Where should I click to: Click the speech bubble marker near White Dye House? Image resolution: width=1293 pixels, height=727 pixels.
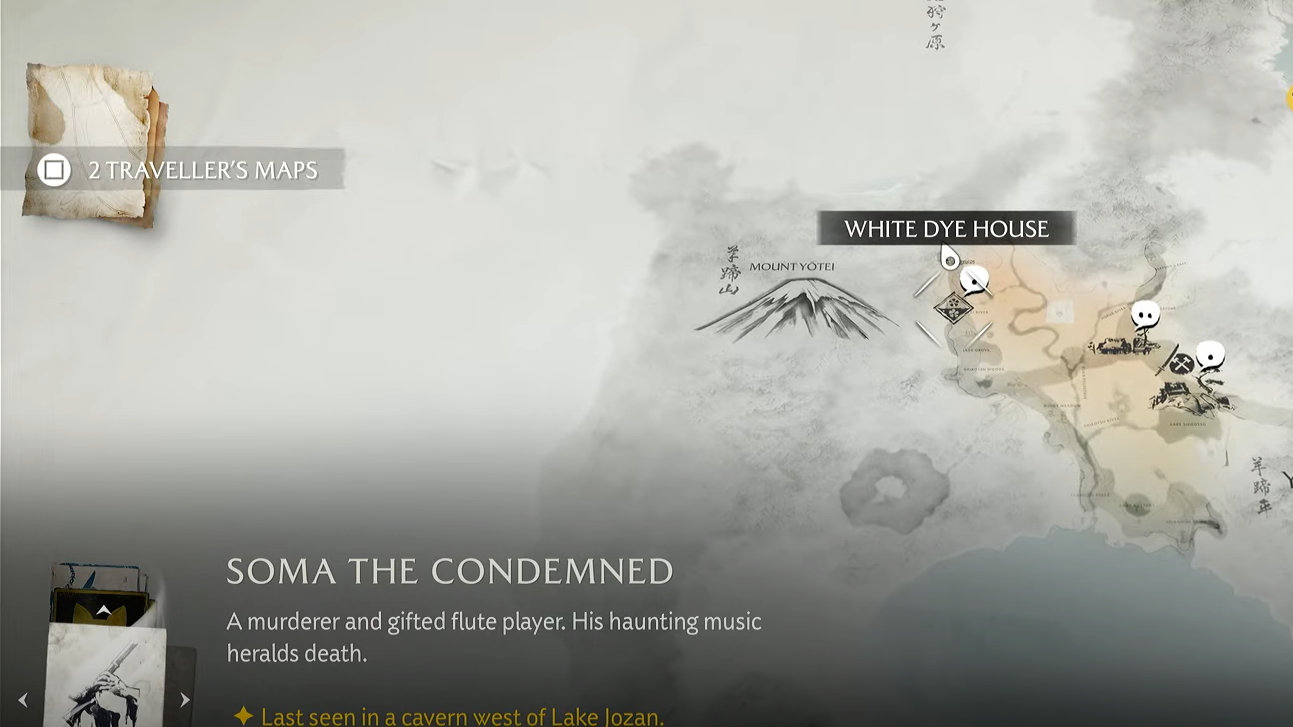pos(974,281)
